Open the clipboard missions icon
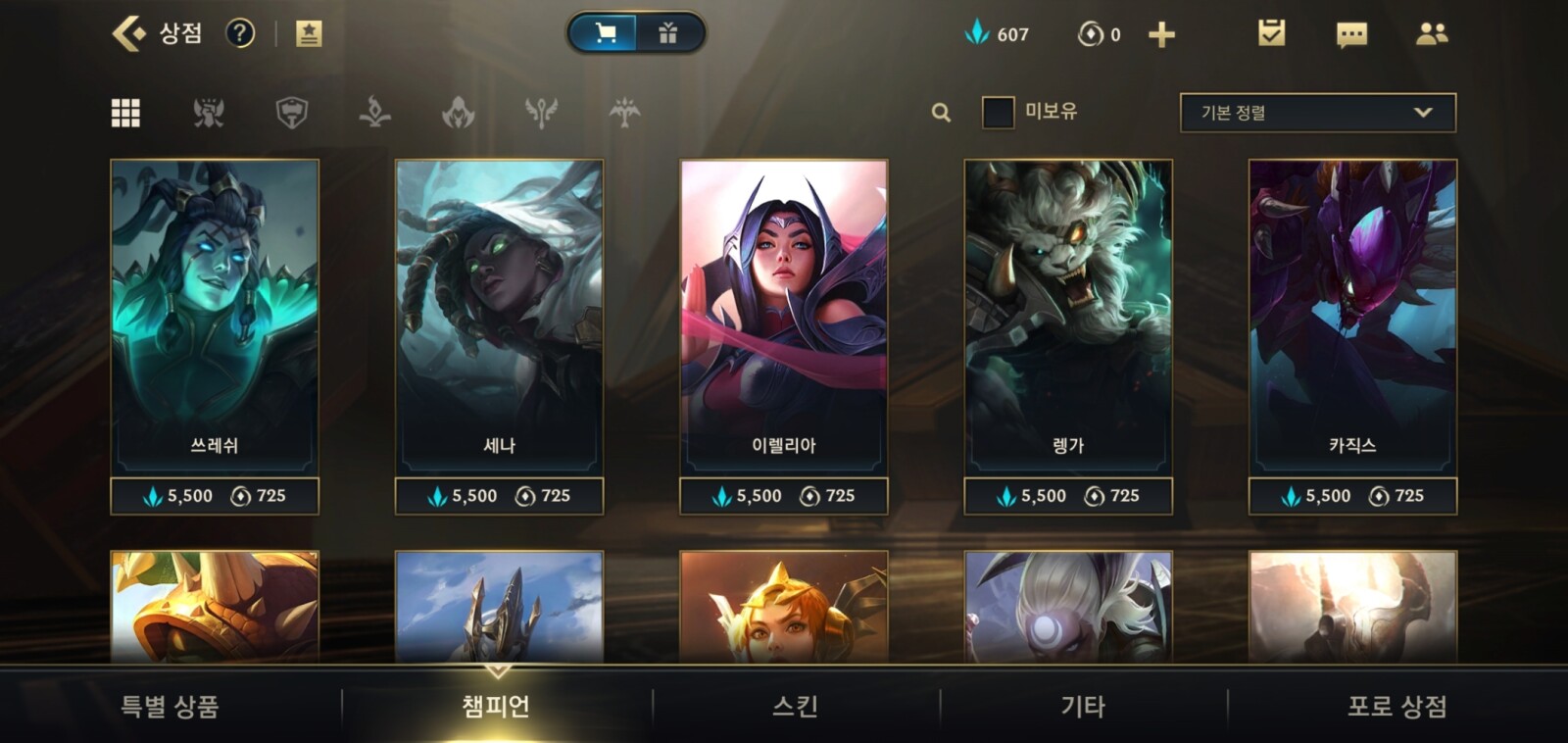This screenshot has width=1568, height=743. pyautogui.click(x=1271, y=34)
